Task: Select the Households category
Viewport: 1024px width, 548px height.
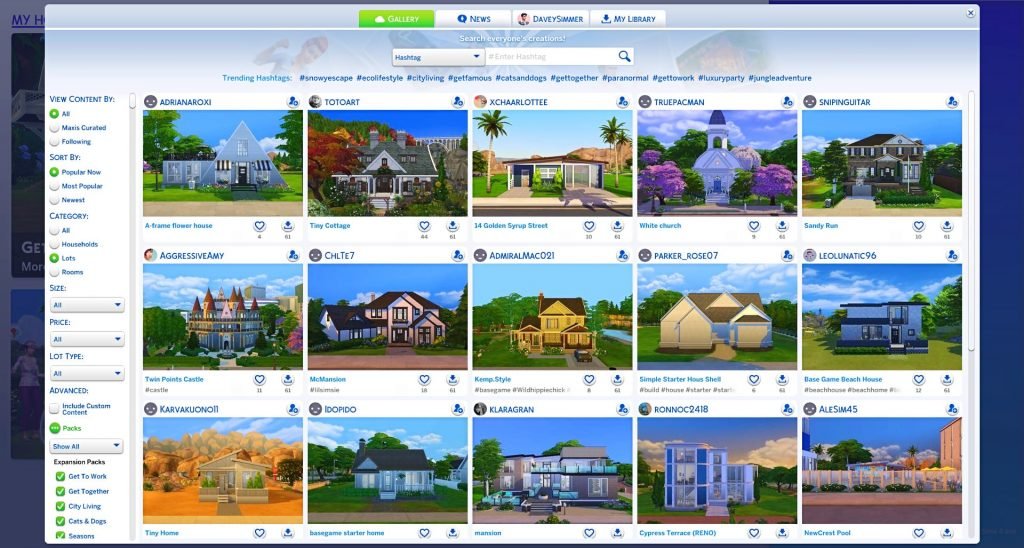Action: (x=54, y=244)
